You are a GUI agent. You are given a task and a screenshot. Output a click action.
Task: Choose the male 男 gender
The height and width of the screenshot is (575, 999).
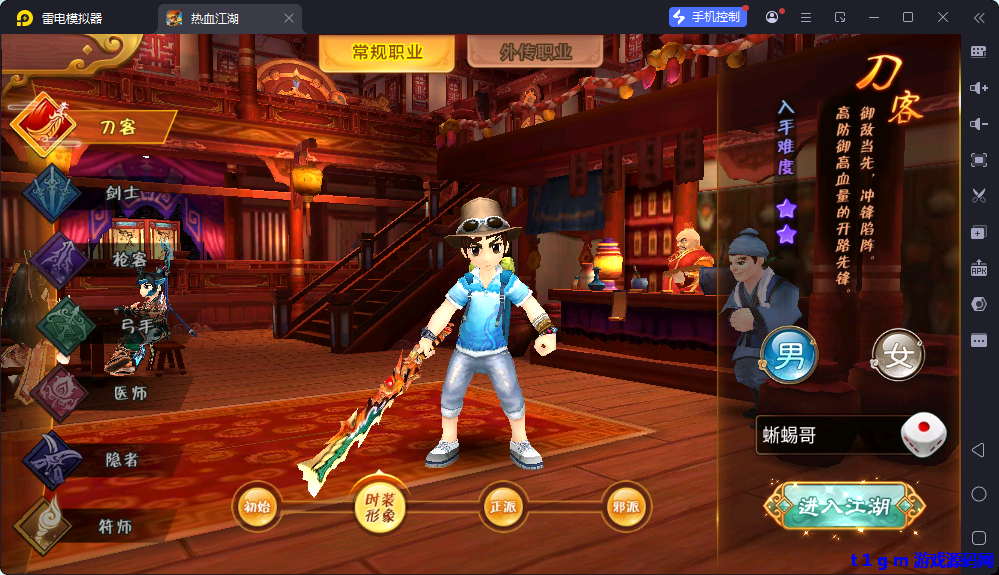pyautogui.click(x=789, y=356)
